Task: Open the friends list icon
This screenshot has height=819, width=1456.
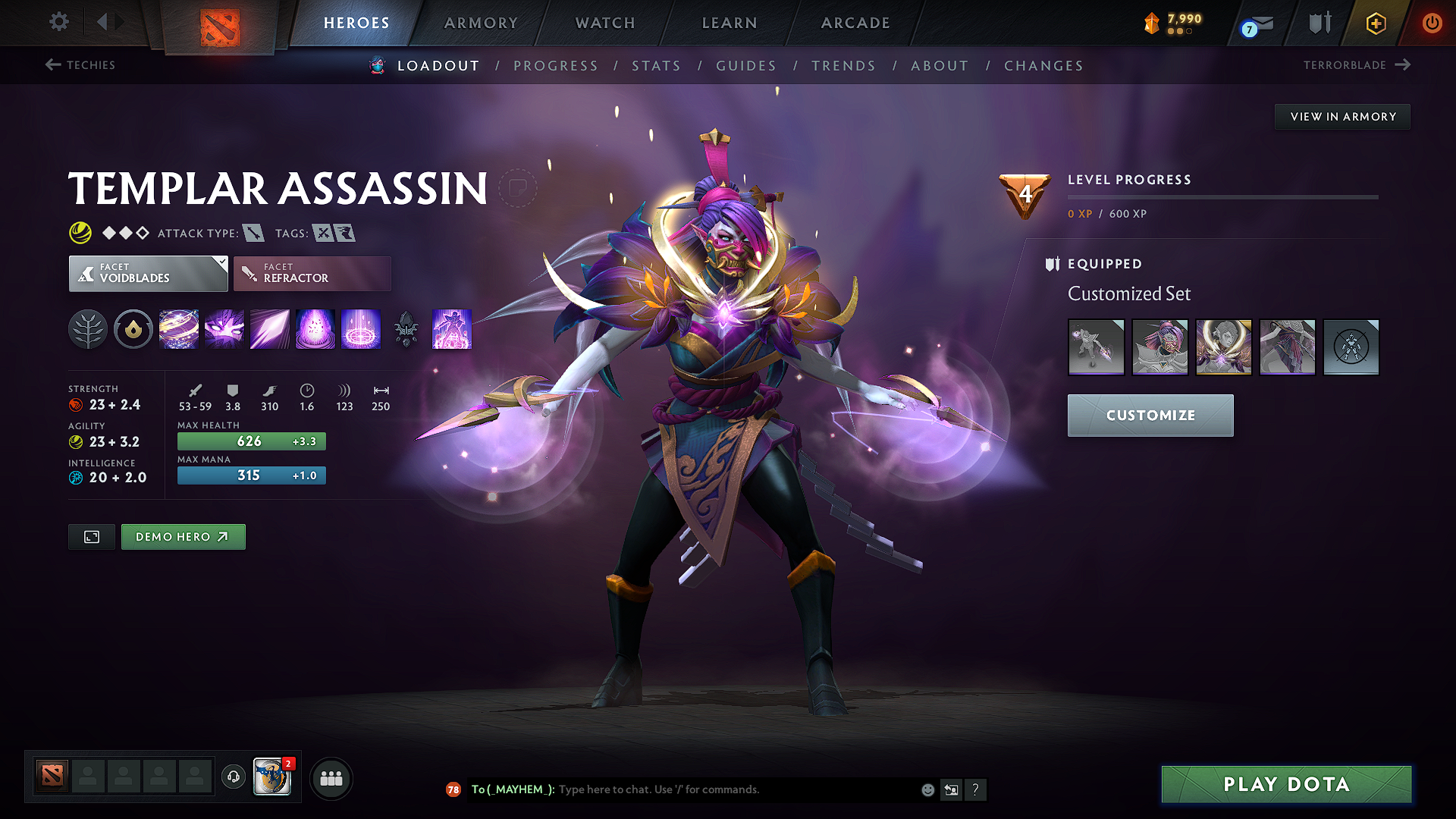Action: pyautogui.click(x=331, y=777)
